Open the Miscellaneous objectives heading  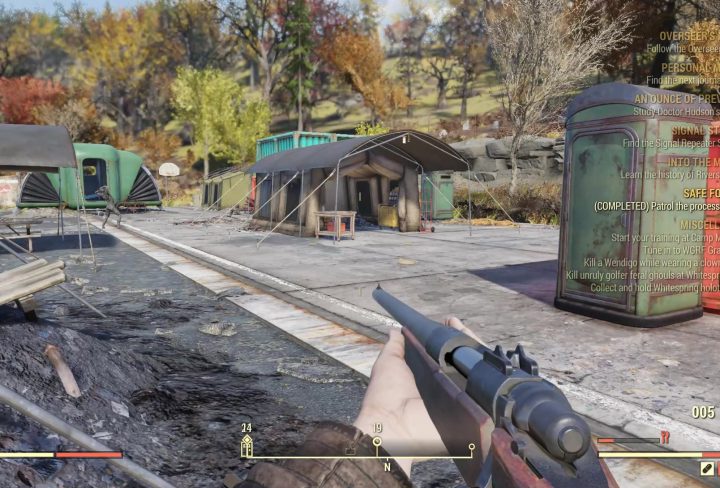pyautogui.click(x=700, y=224)
